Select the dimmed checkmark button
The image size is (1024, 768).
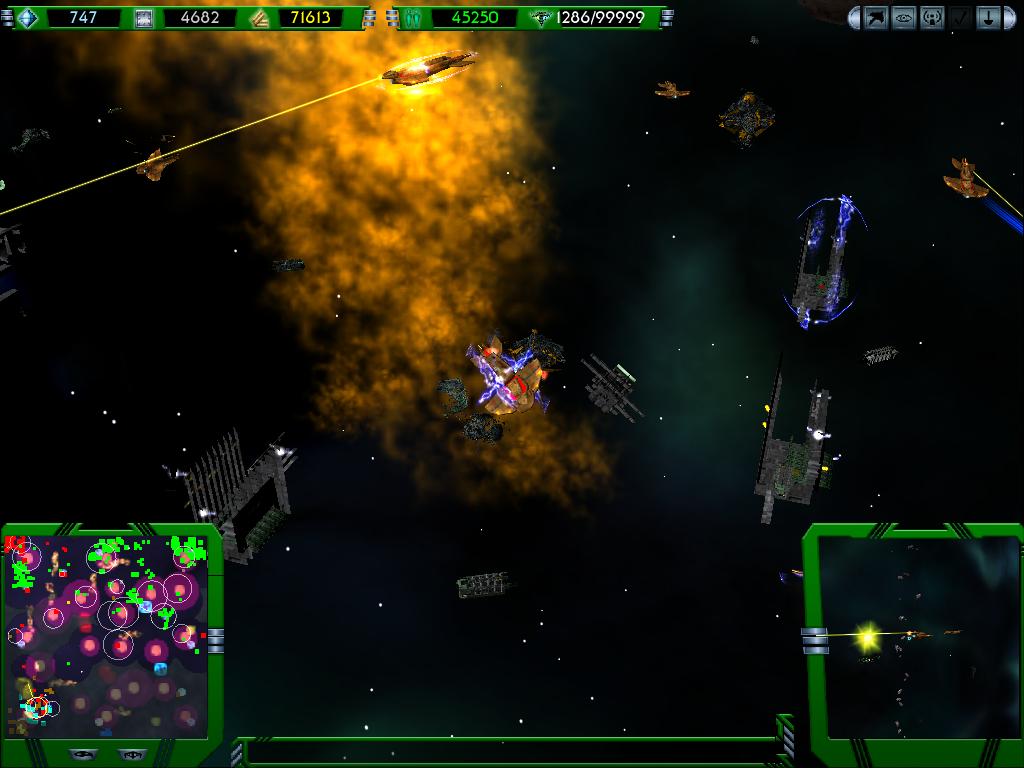(960, 17)
